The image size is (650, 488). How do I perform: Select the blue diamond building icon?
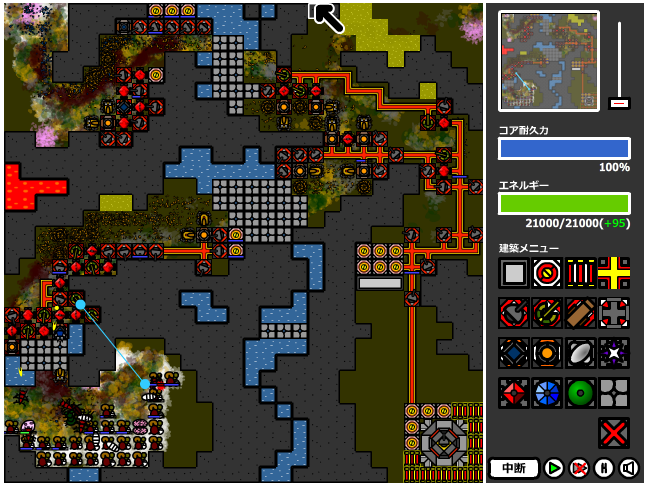coord(514,353)
